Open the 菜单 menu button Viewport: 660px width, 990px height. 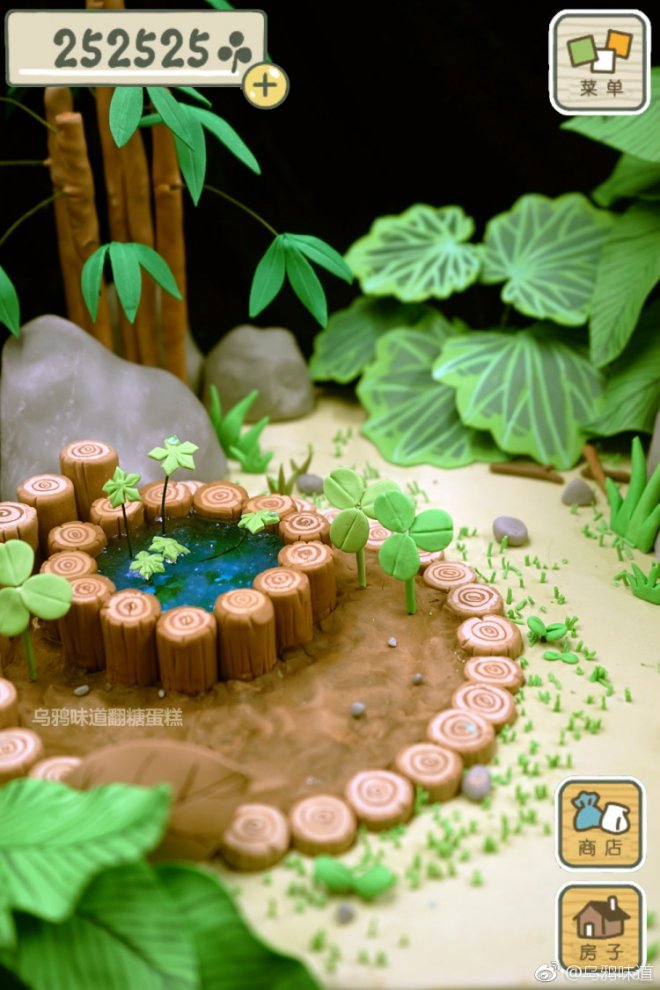[x=599, y=62]
